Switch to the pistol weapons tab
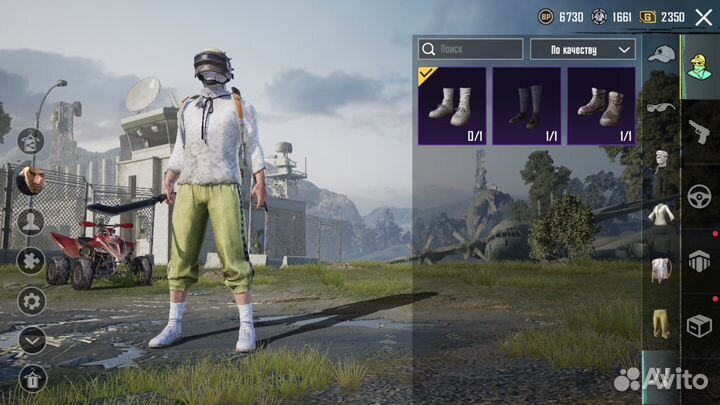The image size is (720, 405). [697, 130]
